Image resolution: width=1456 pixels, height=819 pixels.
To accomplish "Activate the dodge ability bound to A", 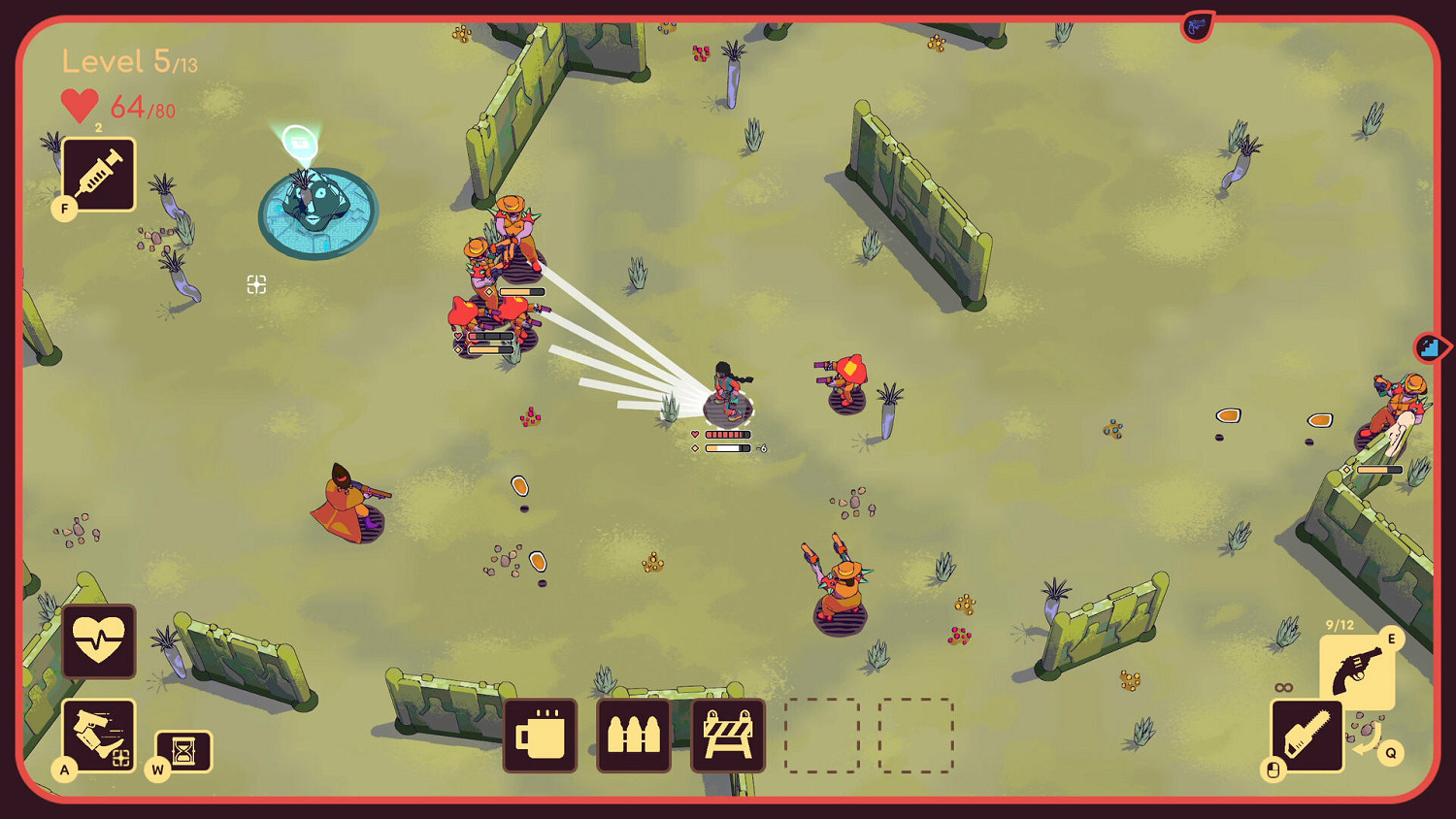I will pyautogui.click(x=97, y=735).
